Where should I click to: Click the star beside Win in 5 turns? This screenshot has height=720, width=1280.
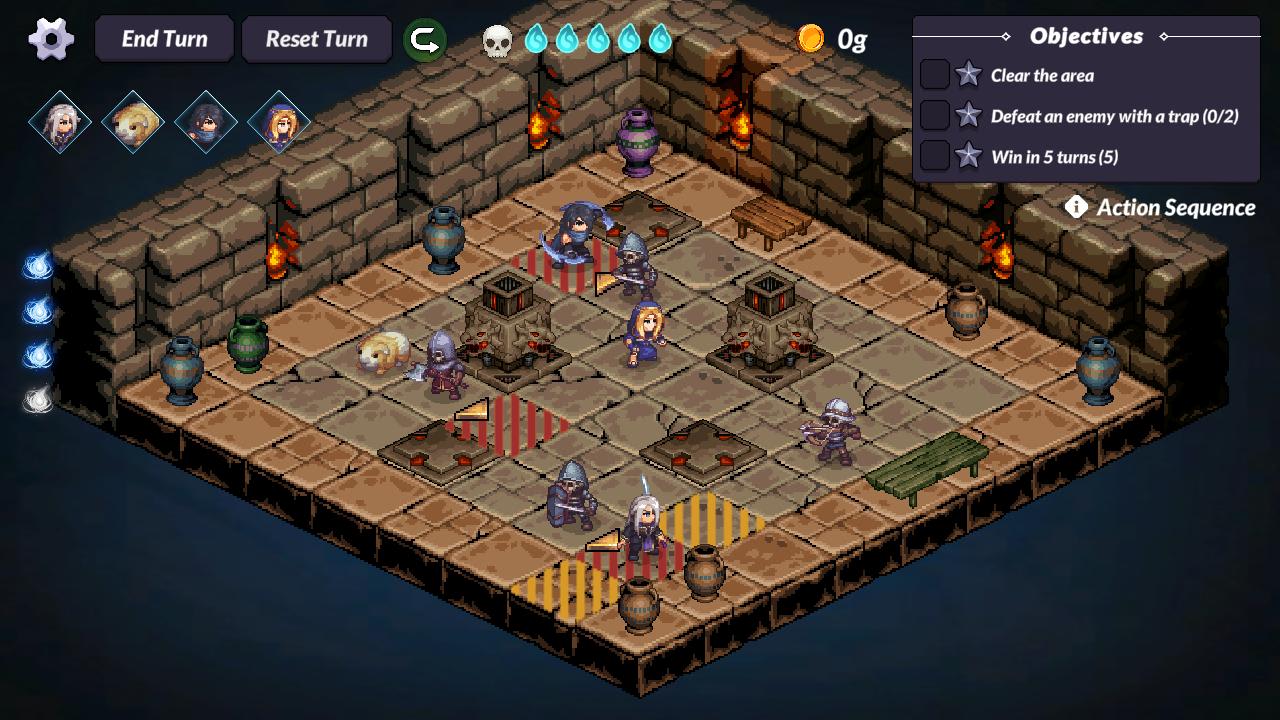[967, 155]
